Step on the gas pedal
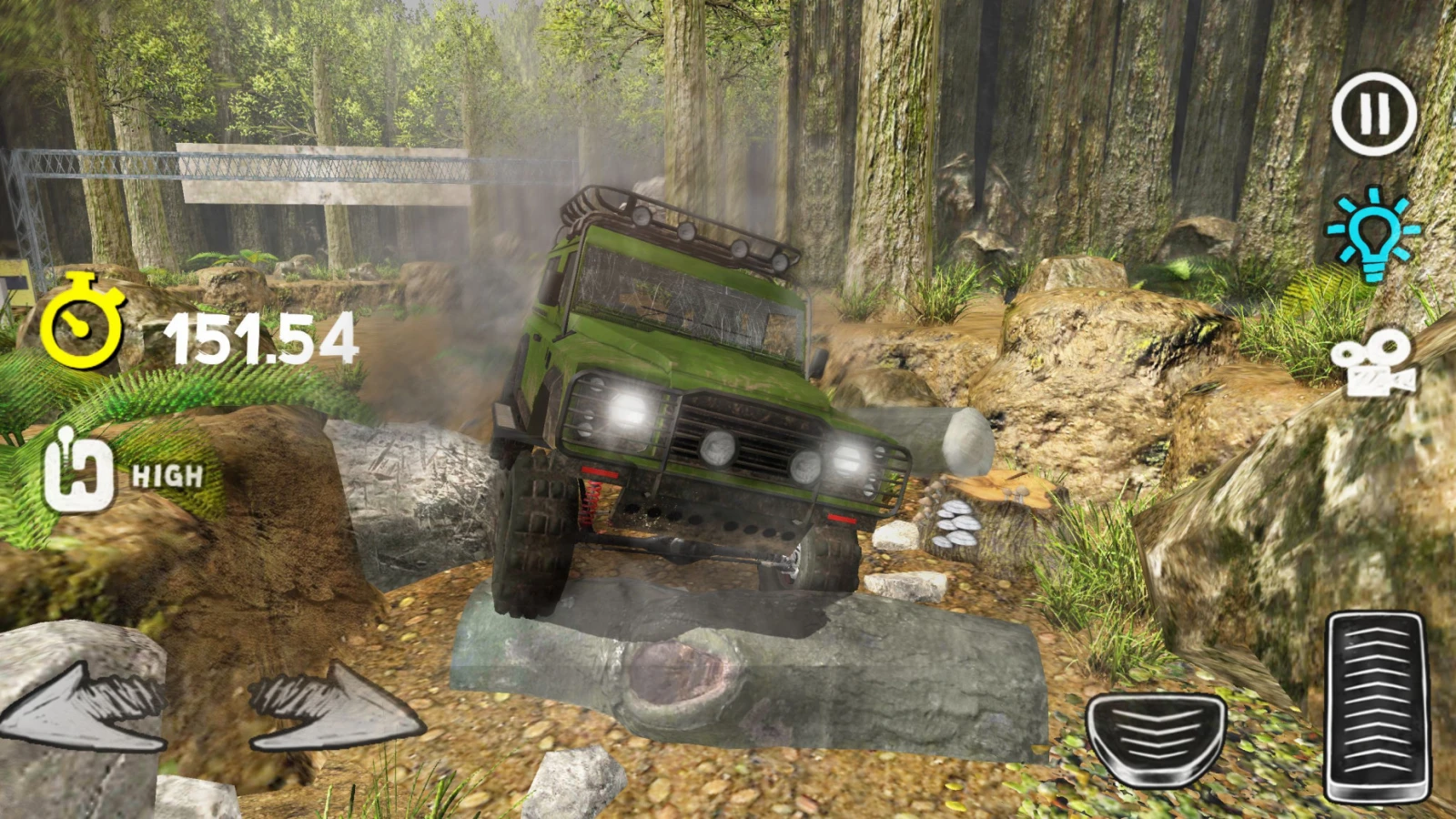The height and width of the screenshot is (819, 1456). [x=1374, y=708]
